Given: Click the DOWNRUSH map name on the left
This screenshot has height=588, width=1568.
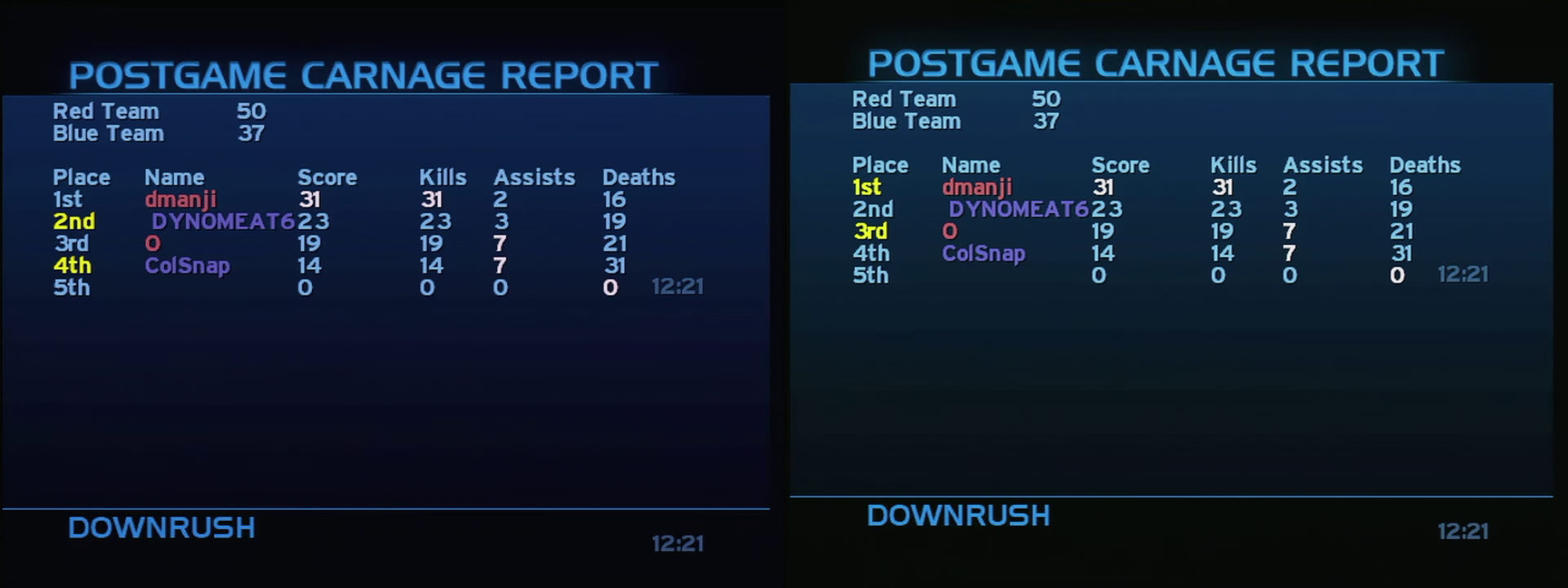Looking at the screenshot, I should point(161,528).
